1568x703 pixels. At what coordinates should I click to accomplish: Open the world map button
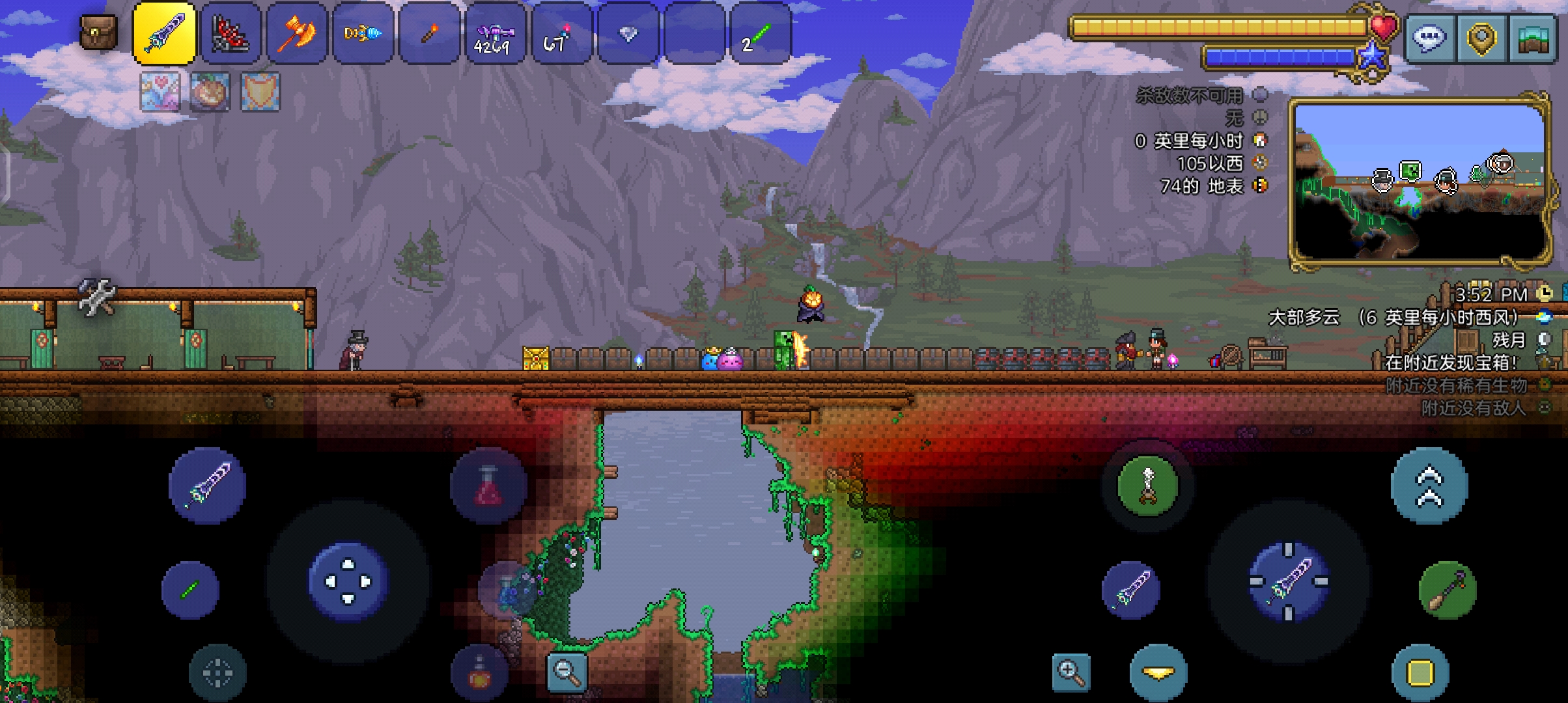tap(1535, 38)
